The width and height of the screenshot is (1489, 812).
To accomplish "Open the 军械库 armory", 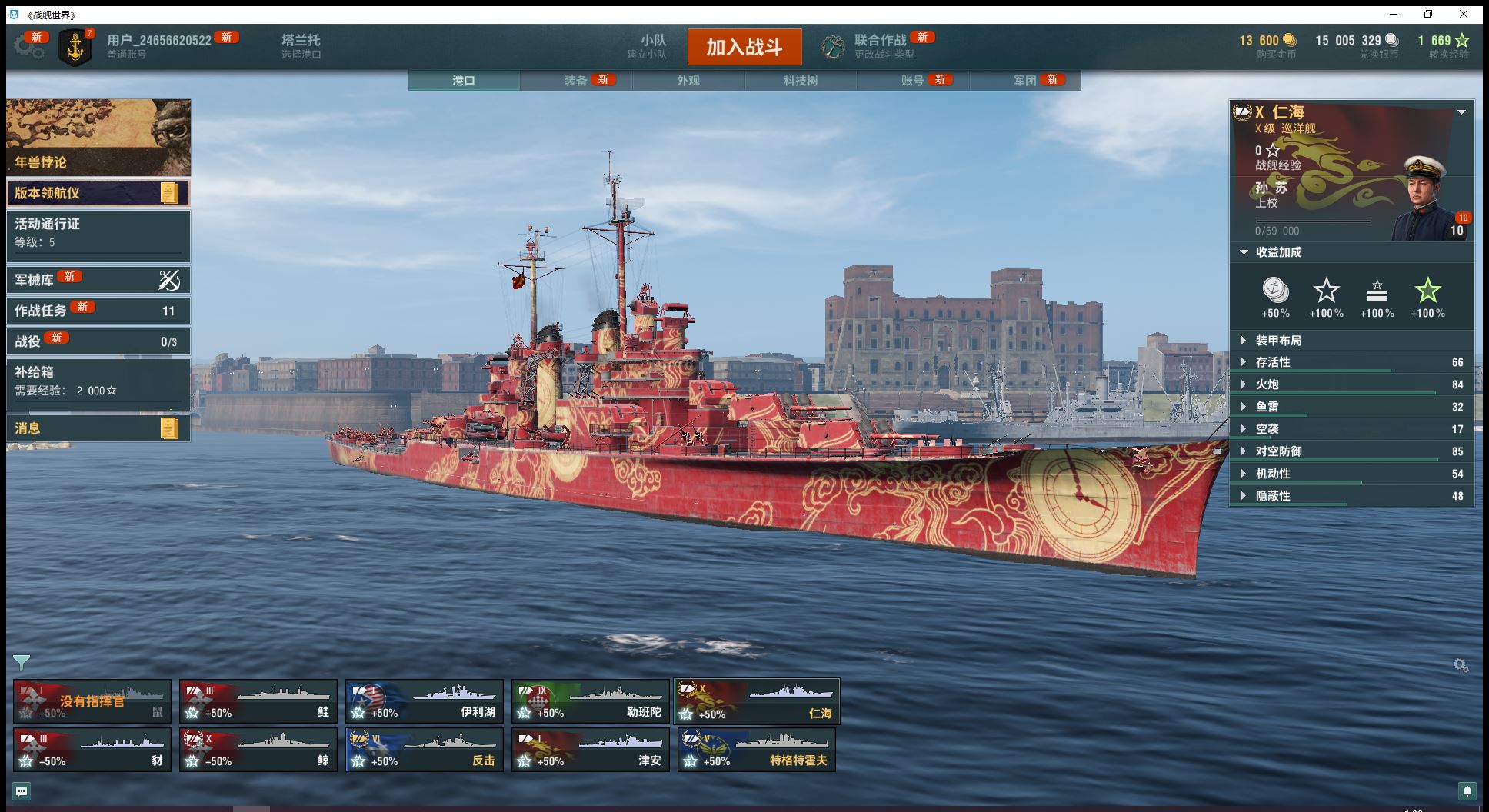I will pyautogui.click(x=98, y=280).
